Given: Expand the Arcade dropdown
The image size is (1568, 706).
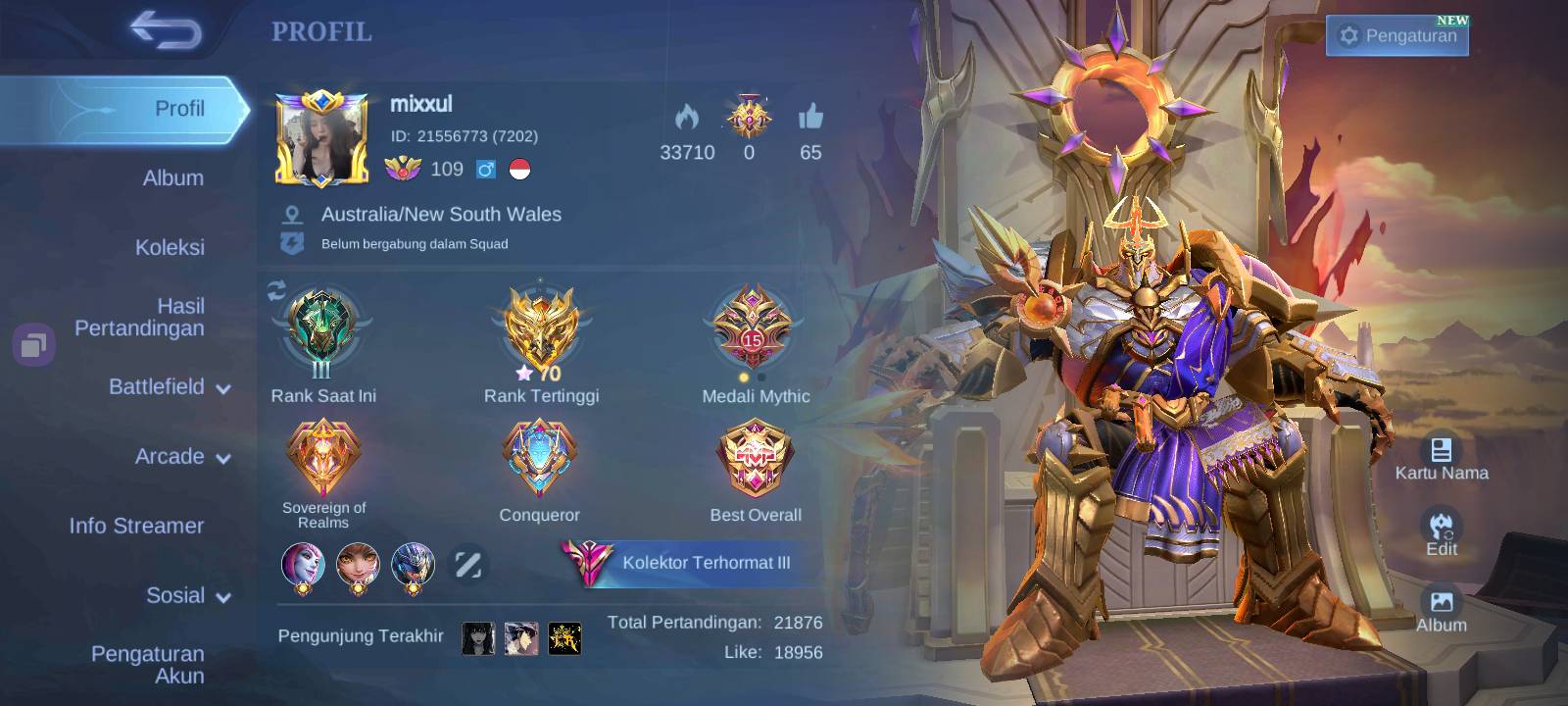Looking at the screenshot, I should point(182,457).
